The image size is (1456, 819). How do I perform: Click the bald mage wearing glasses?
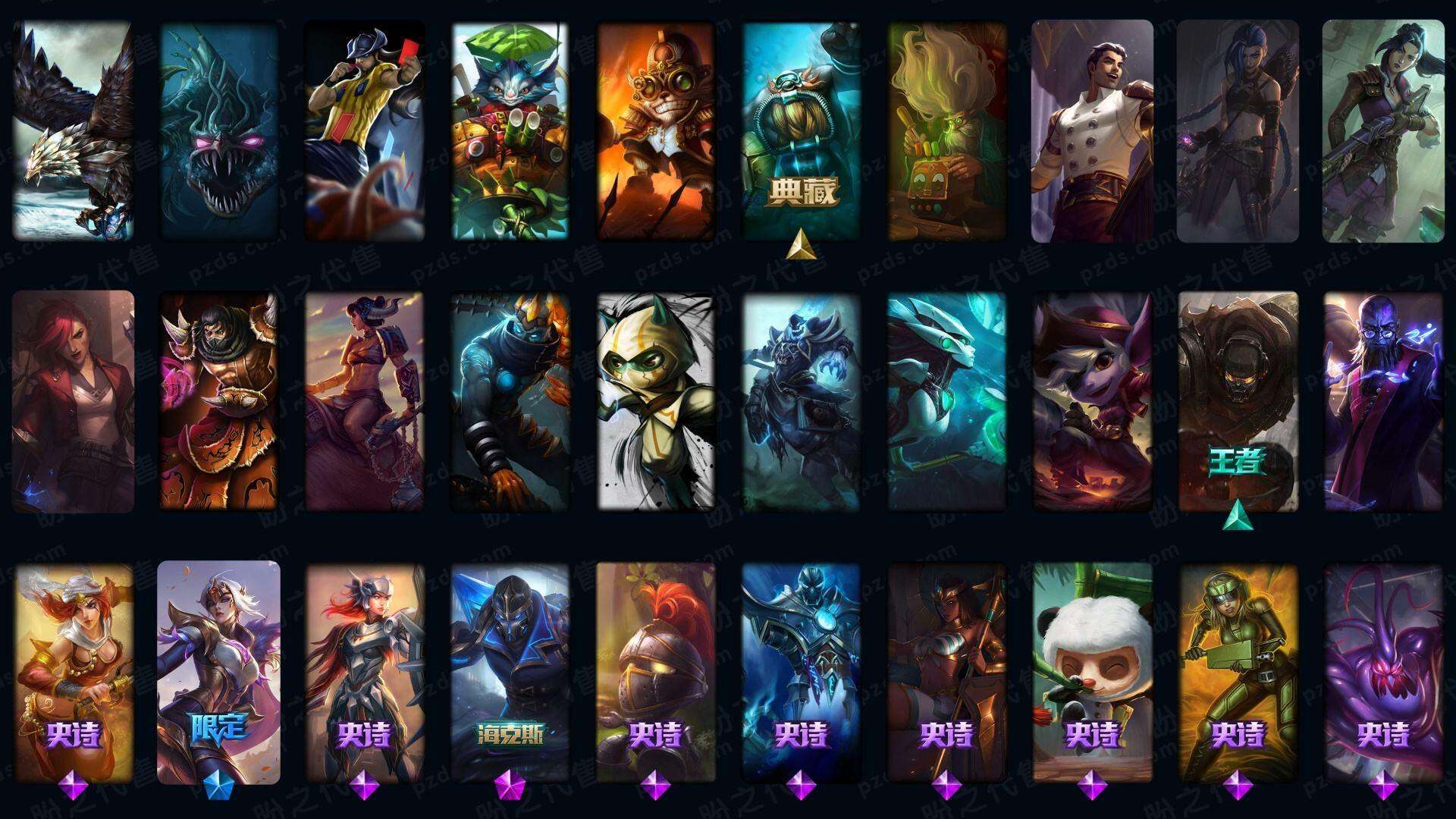click(x=1383, y=401)
